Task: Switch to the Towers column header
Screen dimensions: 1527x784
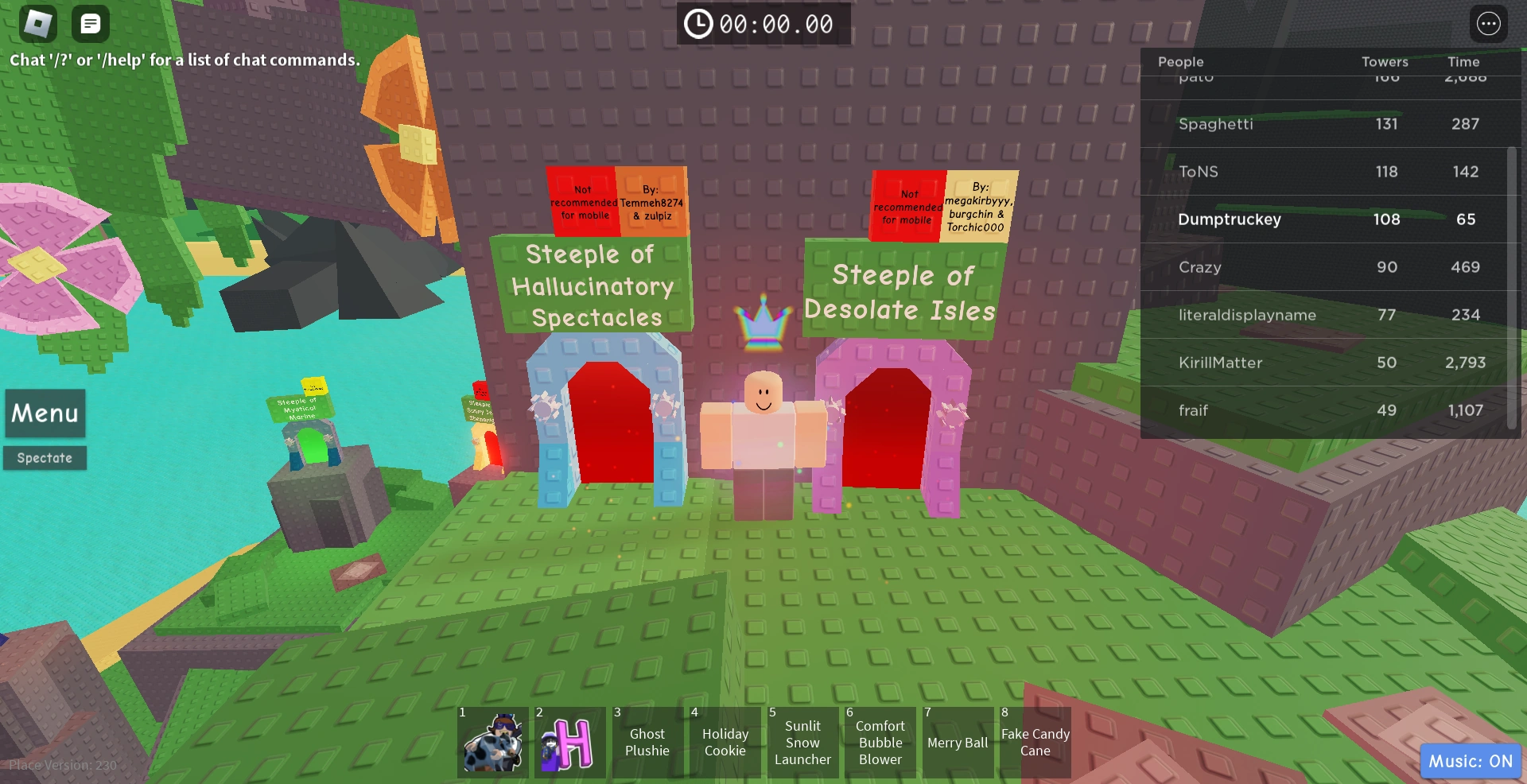Action: 1385,62
